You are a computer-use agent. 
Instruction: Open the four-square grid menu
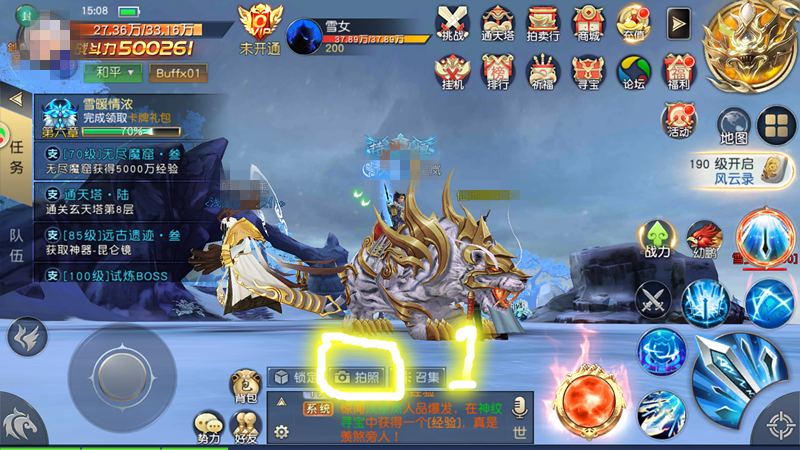[x=775, y=125]
